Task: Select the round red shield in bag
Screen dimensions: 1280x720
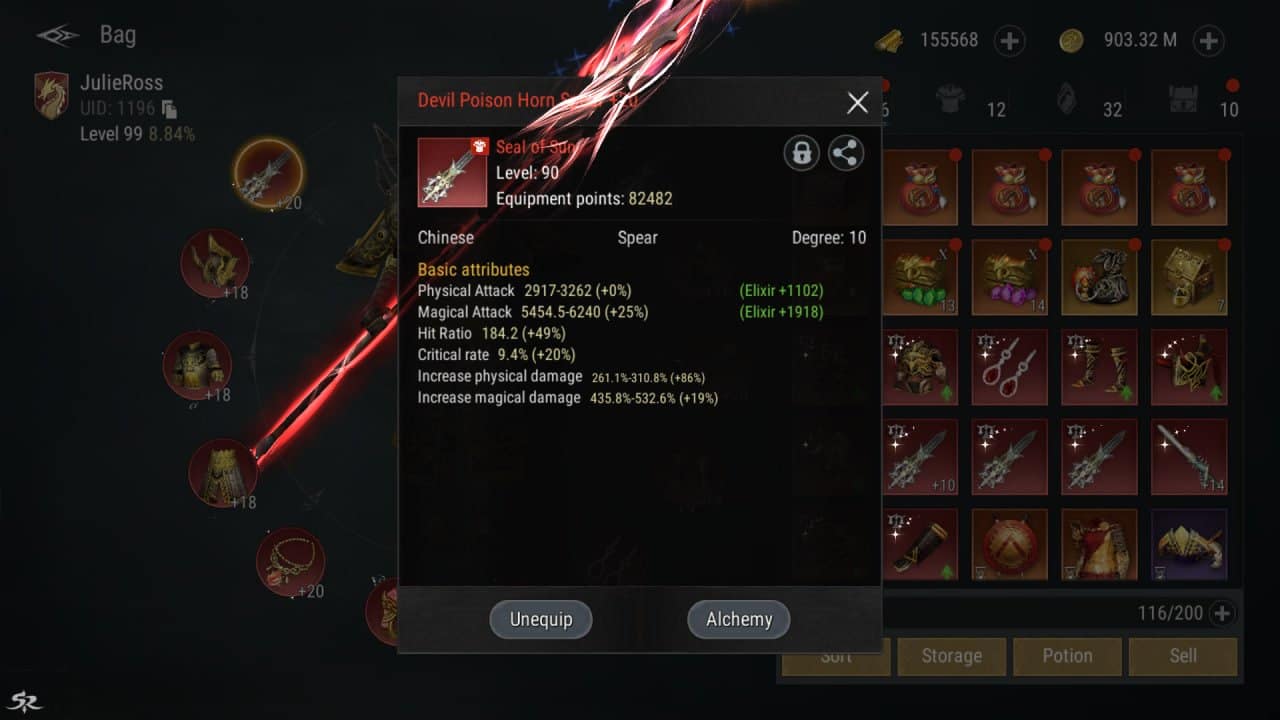Action: (1009, 546)
